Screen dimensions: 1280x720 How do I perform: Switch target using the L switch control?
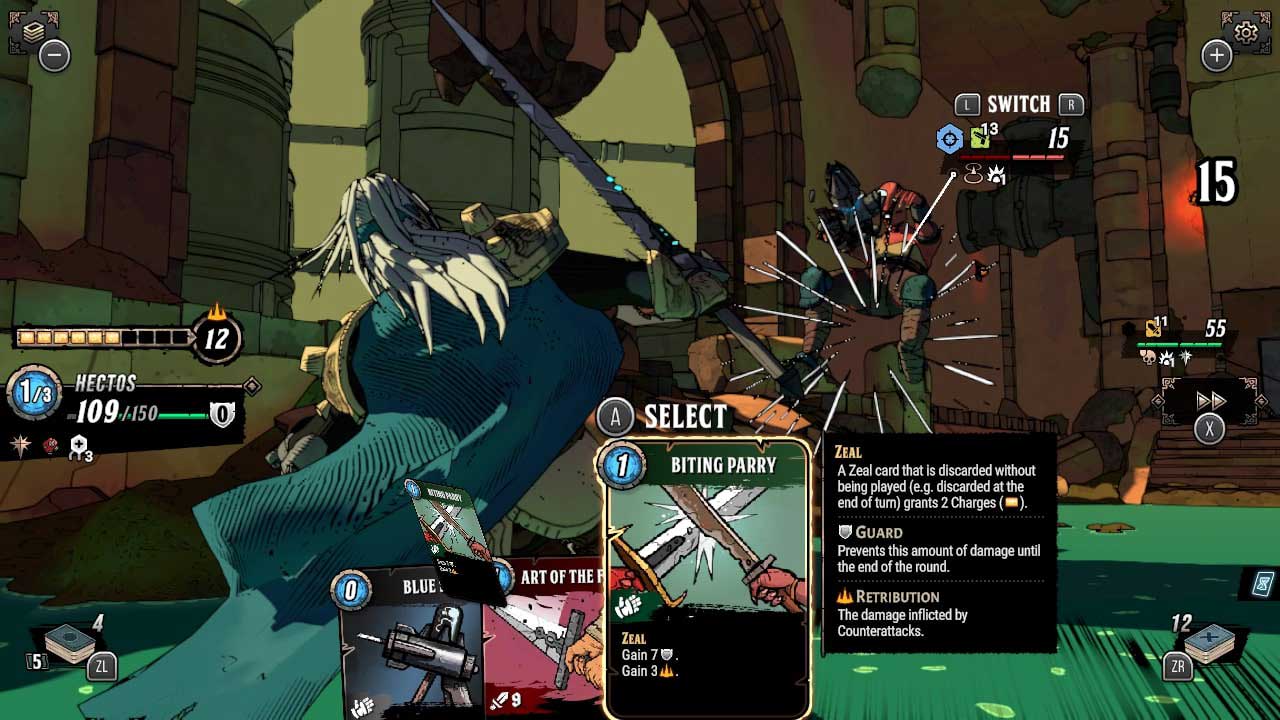968,104
